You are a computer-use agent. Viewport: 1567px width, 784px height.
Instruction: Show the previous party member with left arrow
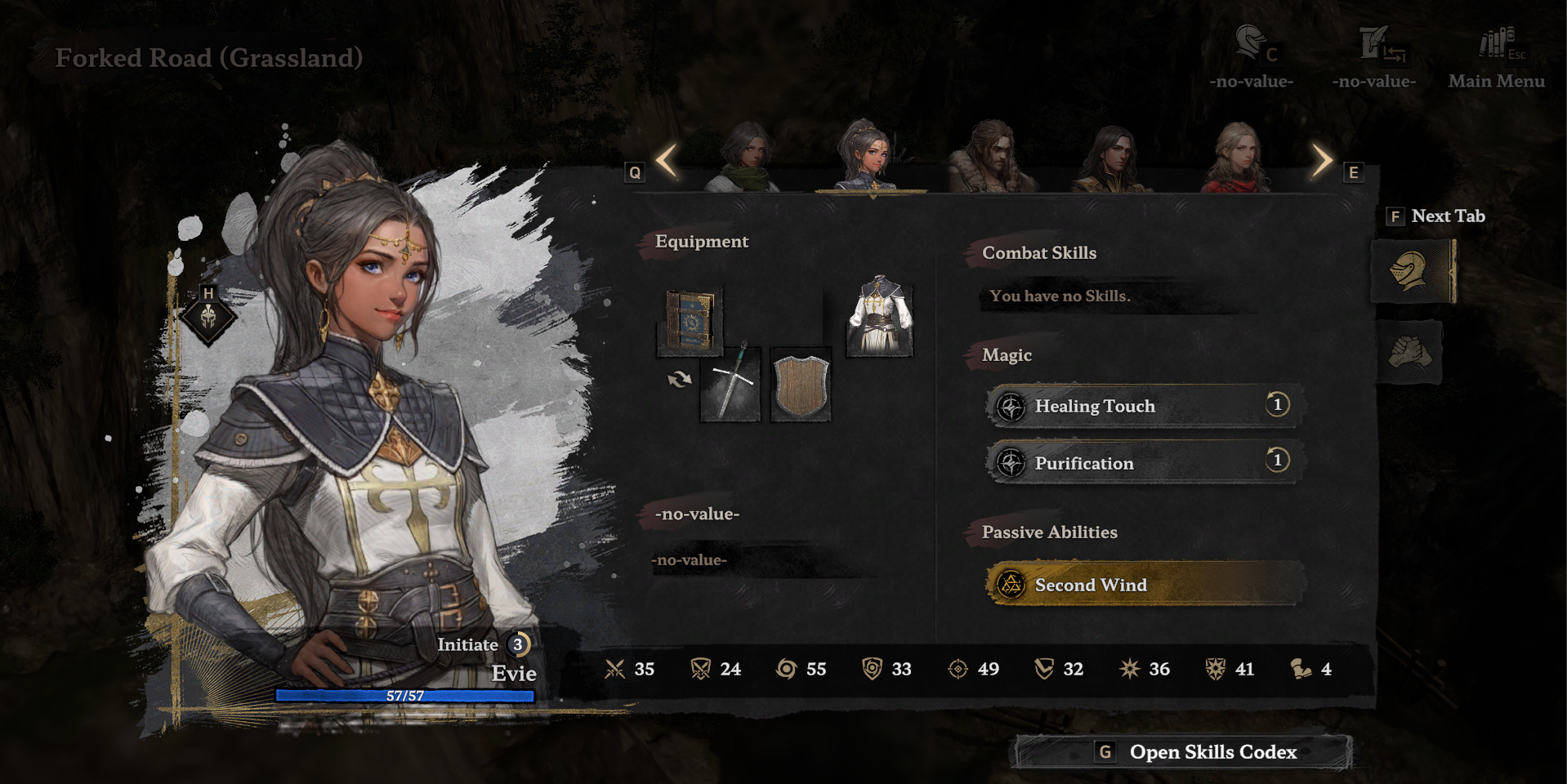(x=667, y=161)
